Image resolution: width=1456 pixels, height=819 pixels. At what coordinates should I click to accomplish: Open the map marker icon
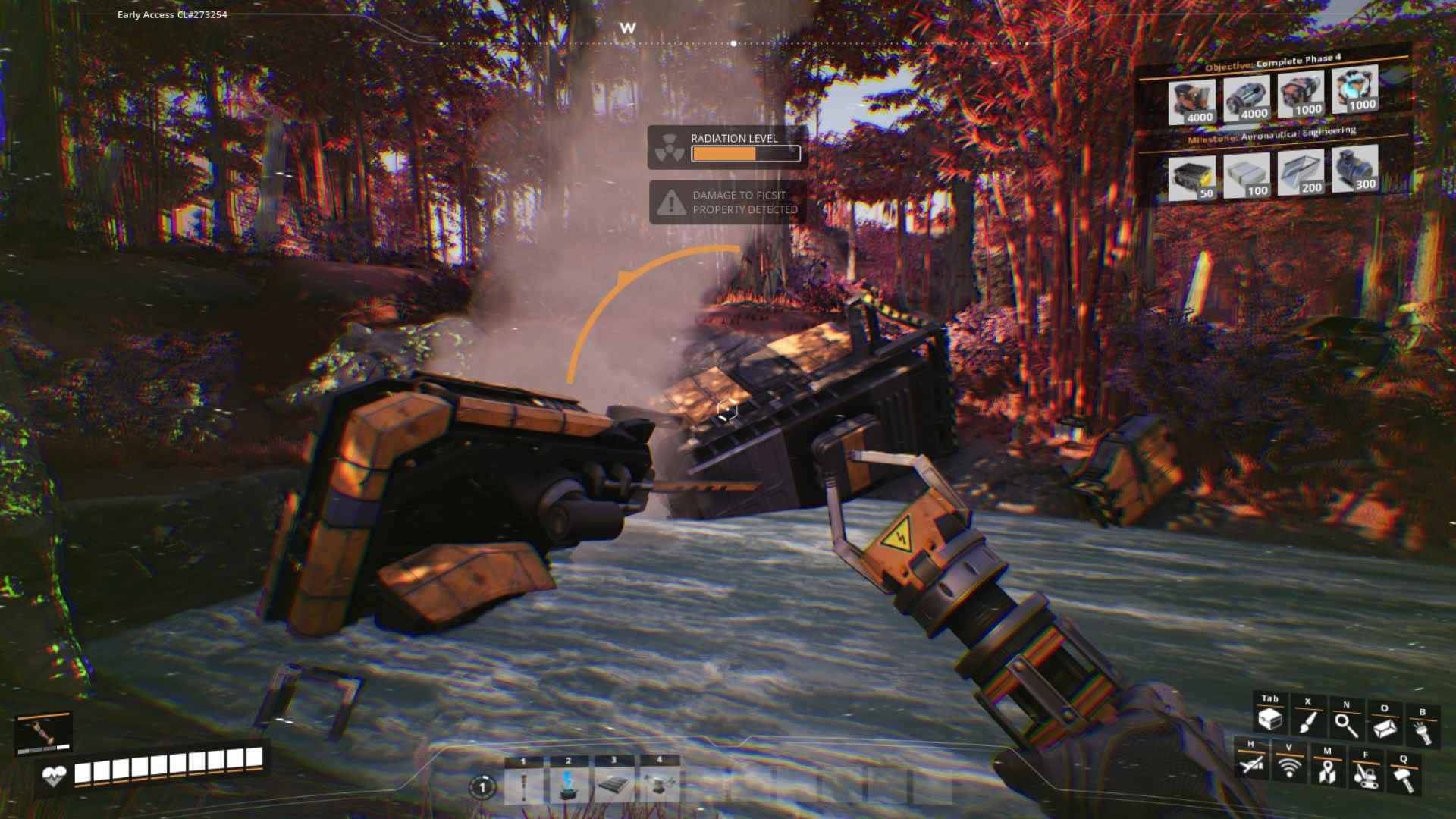tap(1326, 771)
